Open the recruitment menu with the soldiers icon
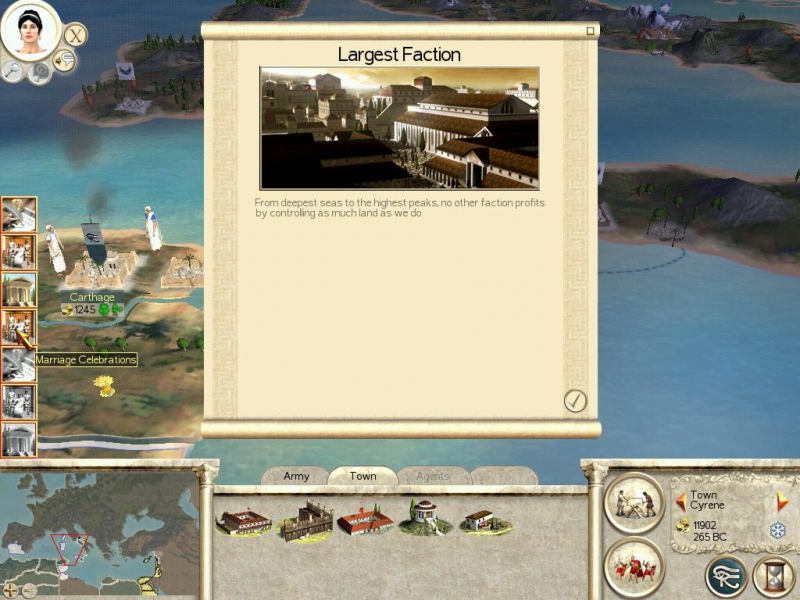800x600 pixels. point(634,566)
